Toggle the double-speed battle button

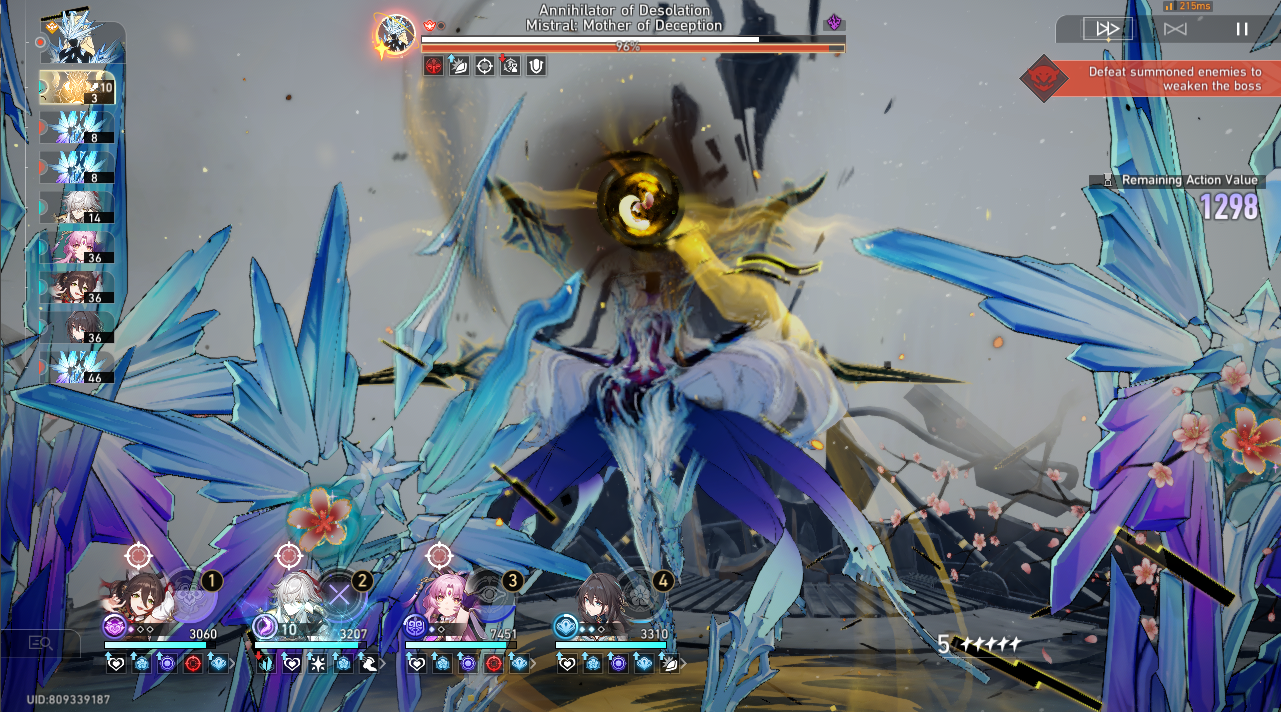coord(1108,29)
